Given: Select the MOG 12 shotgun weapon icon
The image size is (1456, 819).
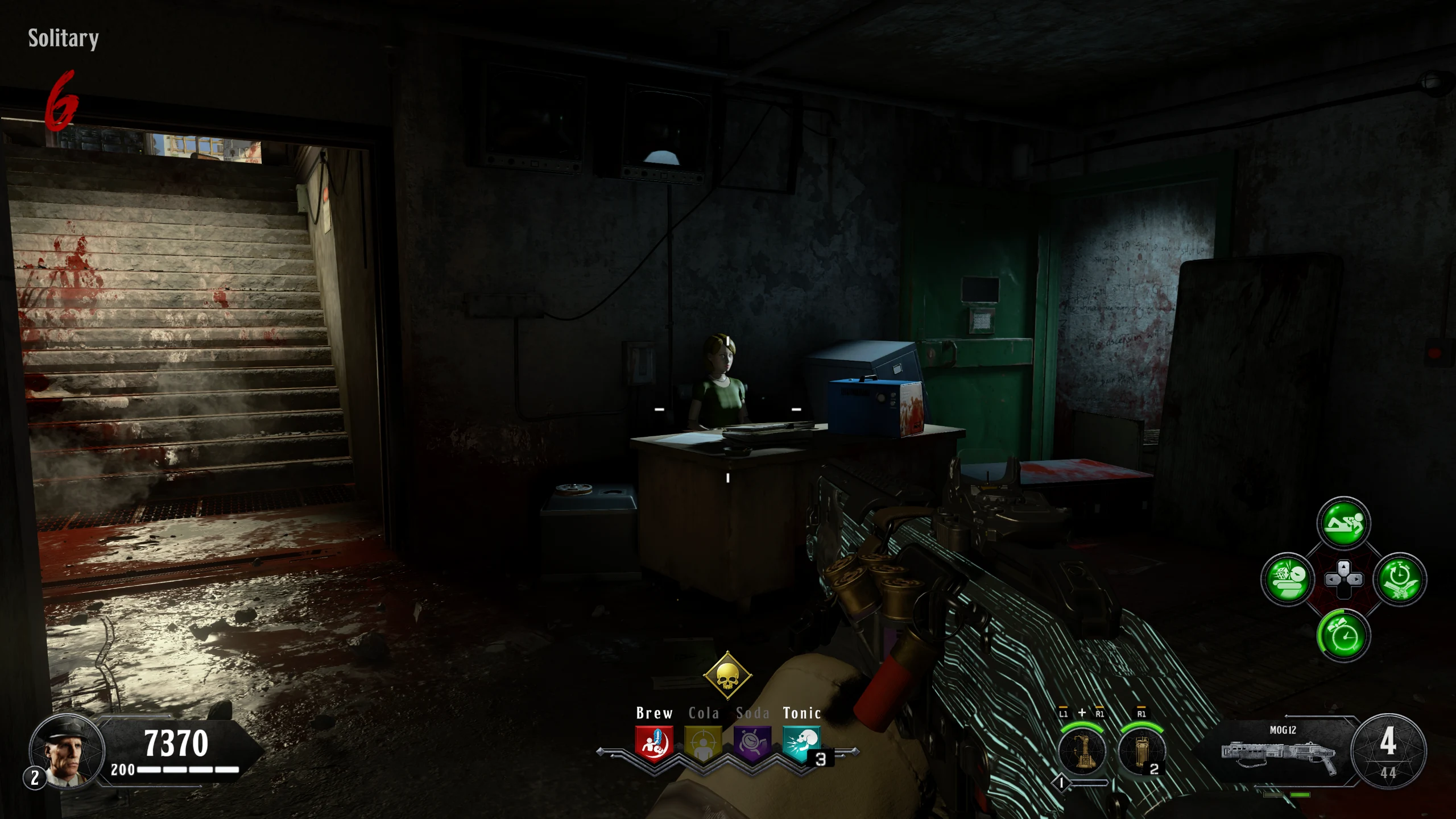Looking at the screenshot, I should tap(1278, 753).
